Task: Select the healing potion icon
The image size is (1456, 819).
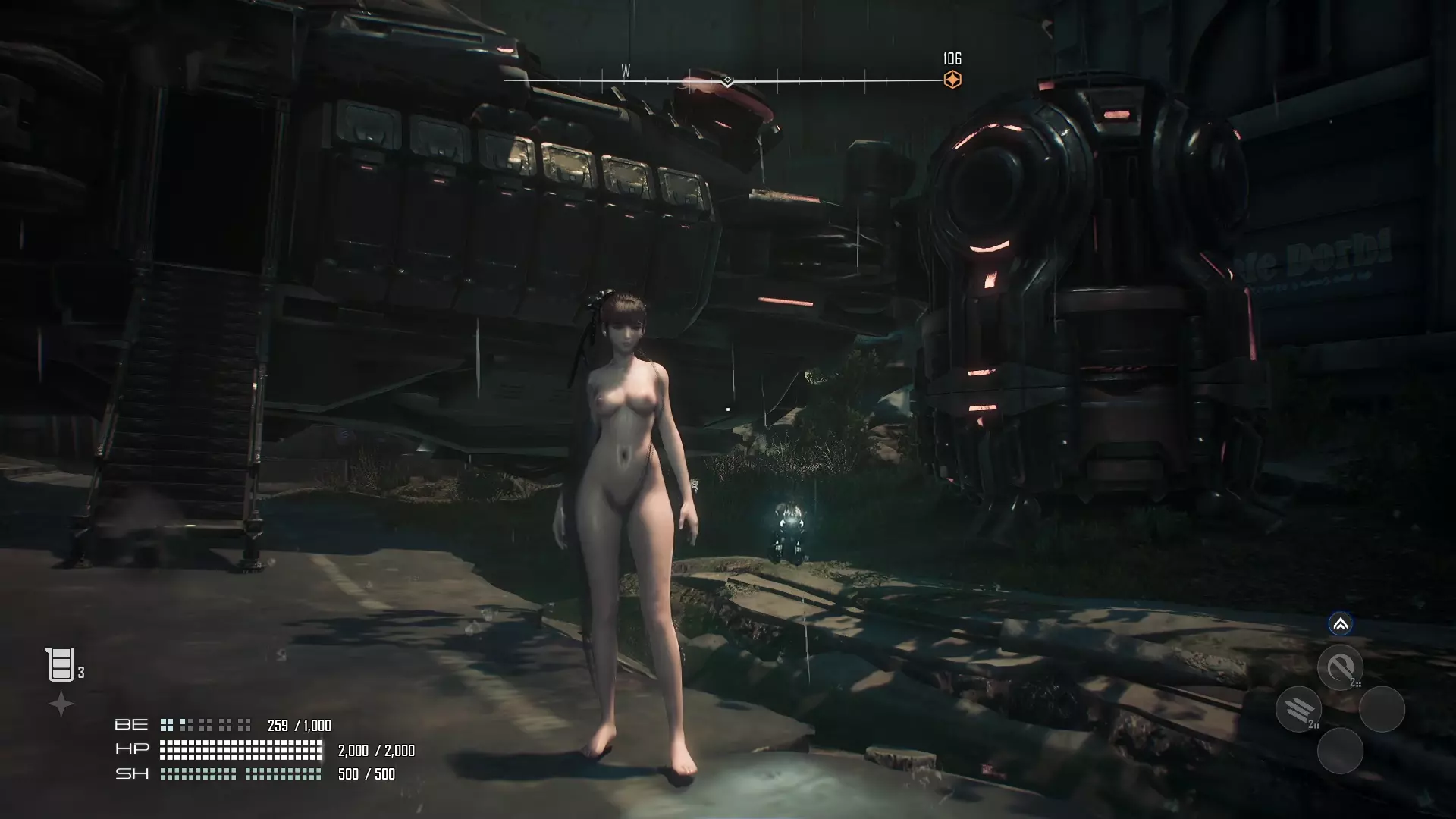Action: [60, 665]
